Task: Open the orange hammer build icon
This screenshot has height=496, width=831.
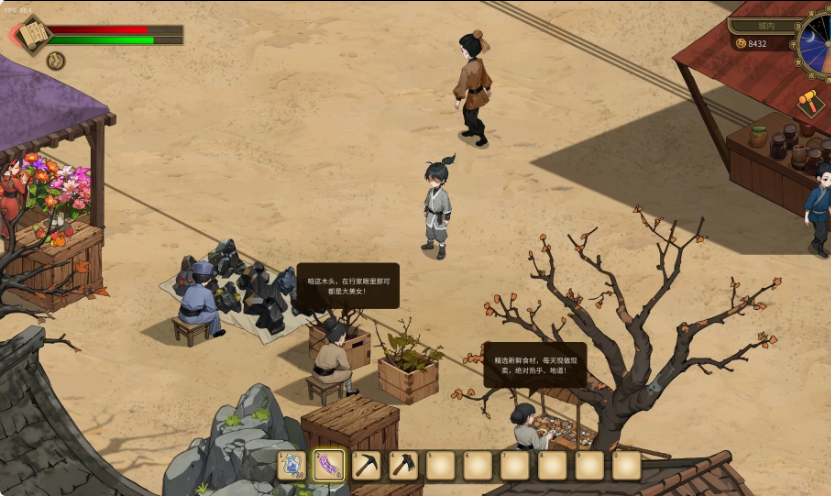Action: (810, 103)
